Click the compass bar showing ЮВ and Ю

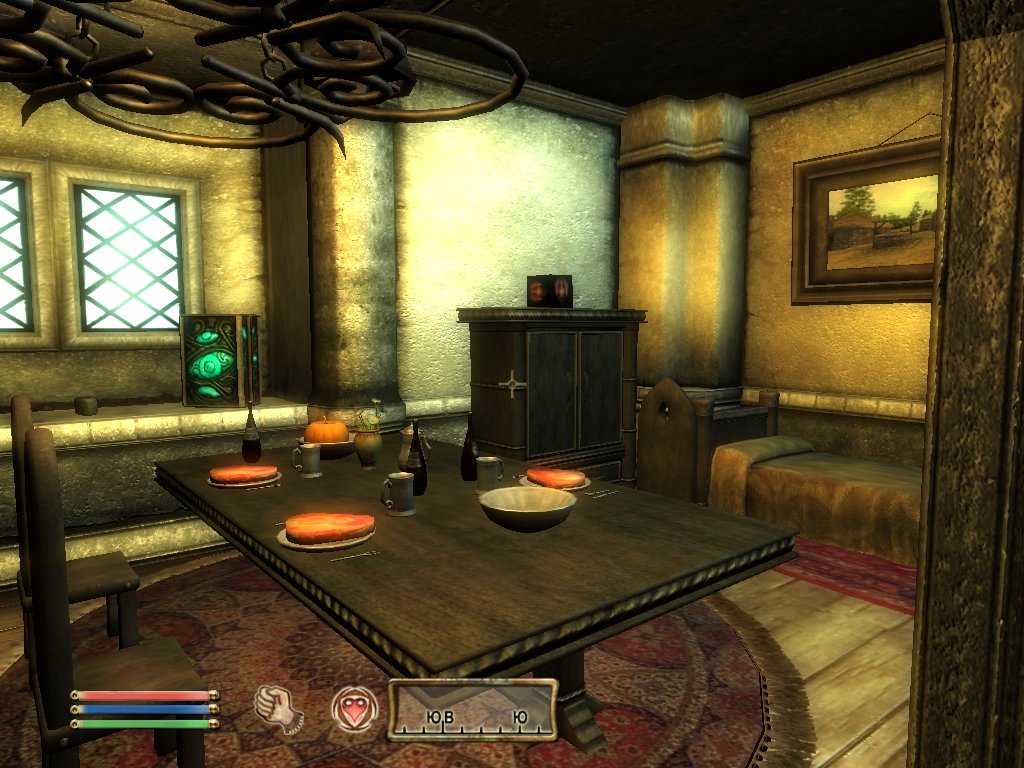click(473, 710)
